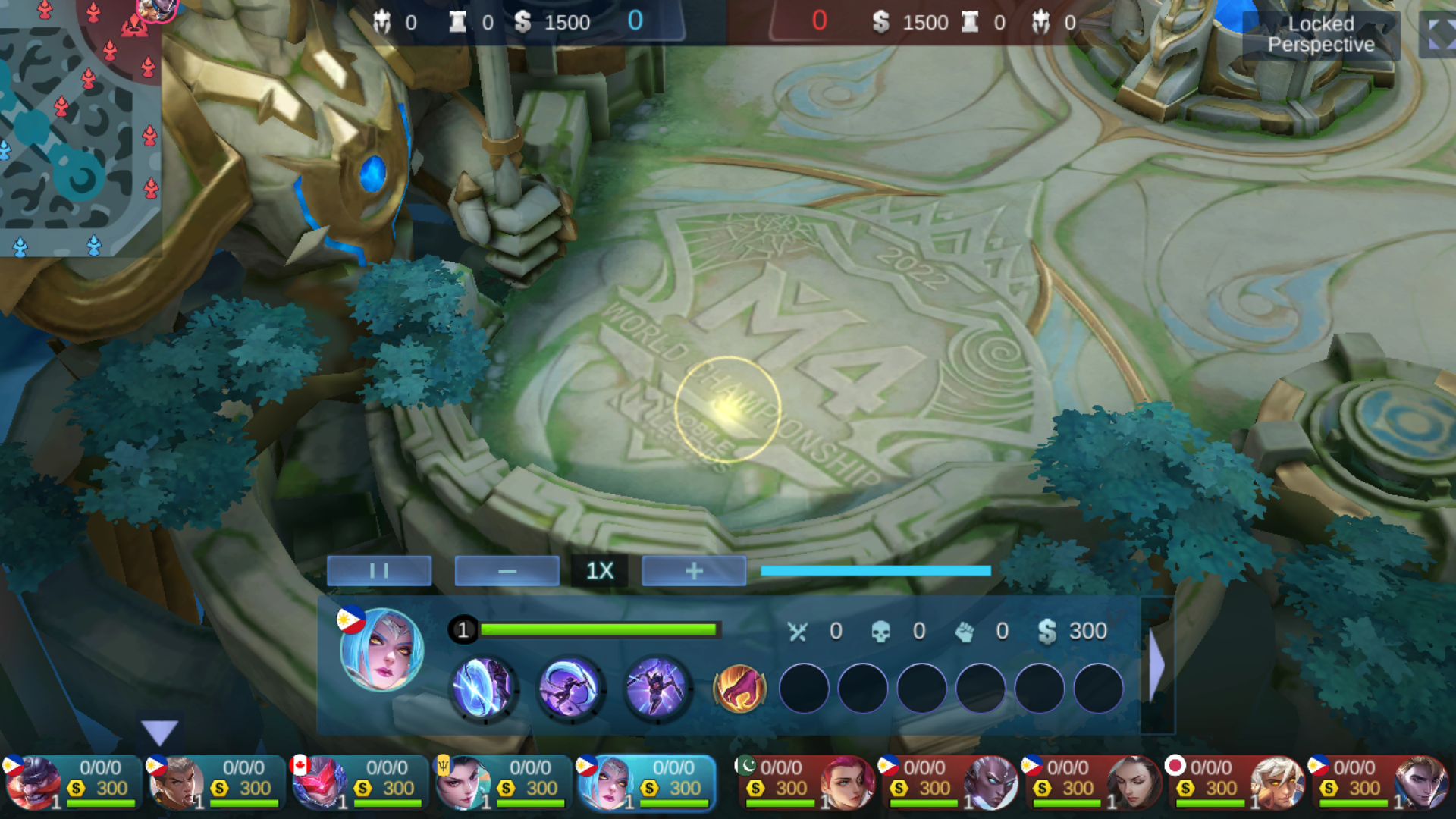Select the red team player with Pakistan flag

pos(806,783)
